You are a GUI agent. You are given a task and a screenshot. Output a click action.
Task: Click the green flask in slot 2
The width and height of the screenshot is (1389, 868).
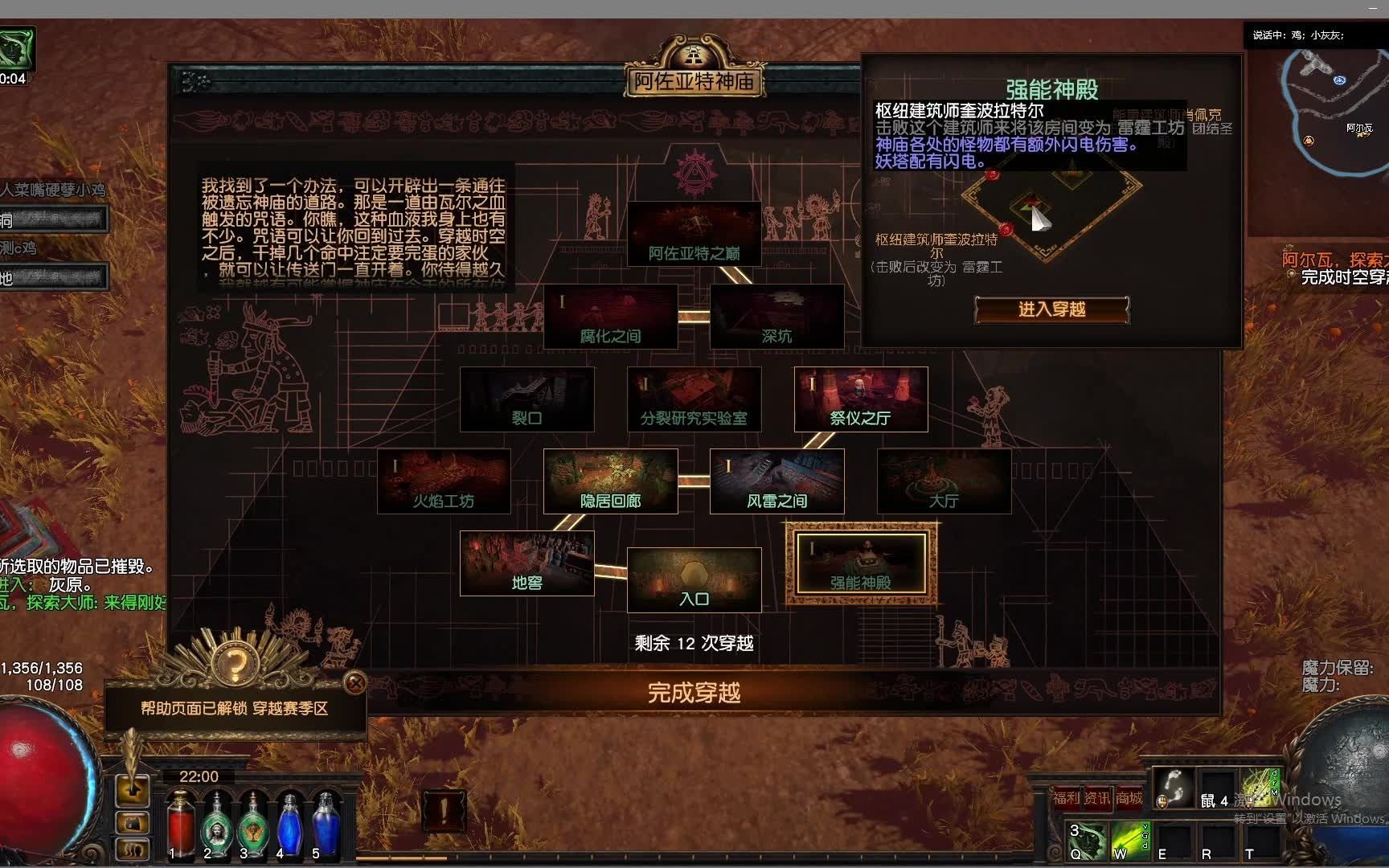(217, 826)
